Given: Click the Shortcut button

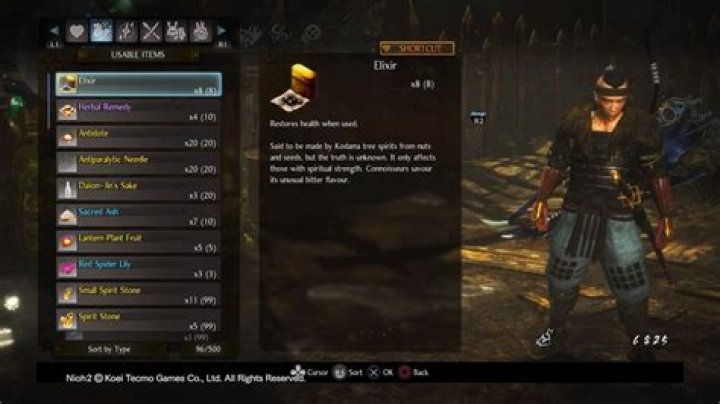Looking at the screenshot, I should click(x=417, y=48).
